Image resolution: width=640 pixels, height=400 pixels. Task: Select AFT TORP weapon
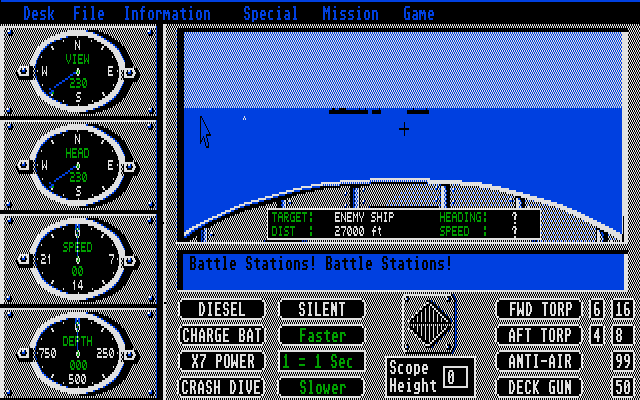[x=540, y=336]
